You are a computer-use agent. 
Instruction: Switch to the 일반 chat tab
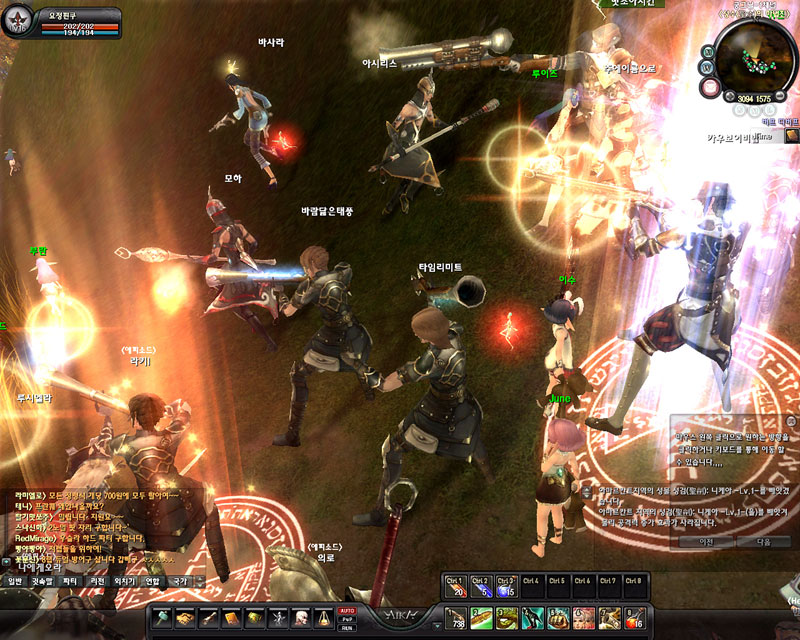[15, 580]
